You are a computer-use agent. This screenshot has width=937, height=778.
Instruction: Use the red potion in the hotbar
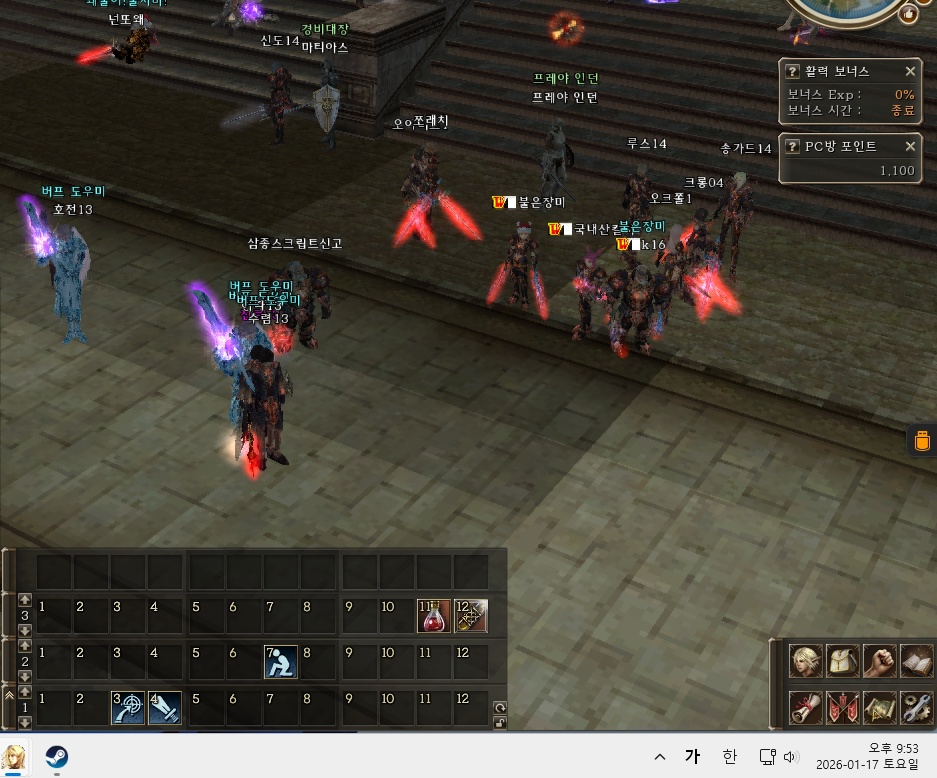click(431, 616)
